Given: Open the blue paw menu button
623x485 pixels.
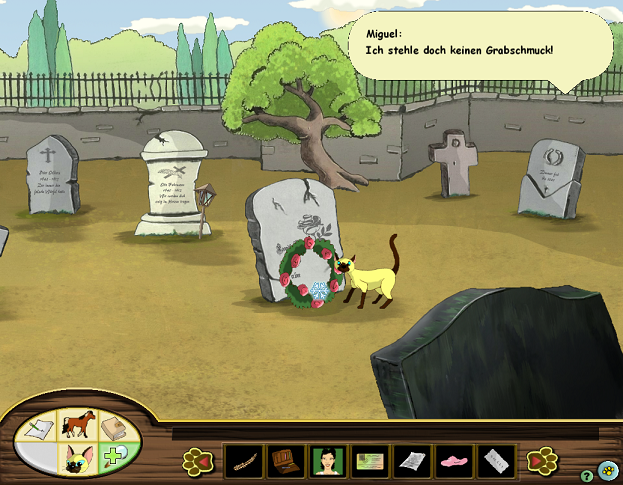Looking at the screenshot, I should pos(608,469).
